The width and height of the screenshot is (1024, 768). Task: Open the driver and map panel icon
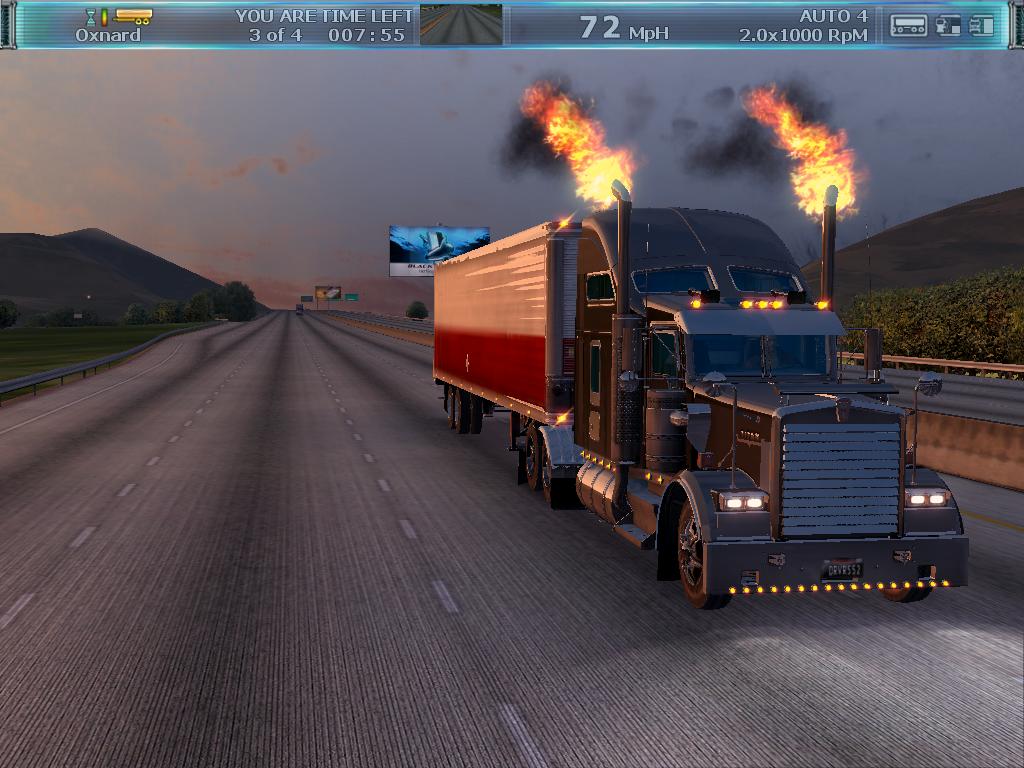(948, 26)
